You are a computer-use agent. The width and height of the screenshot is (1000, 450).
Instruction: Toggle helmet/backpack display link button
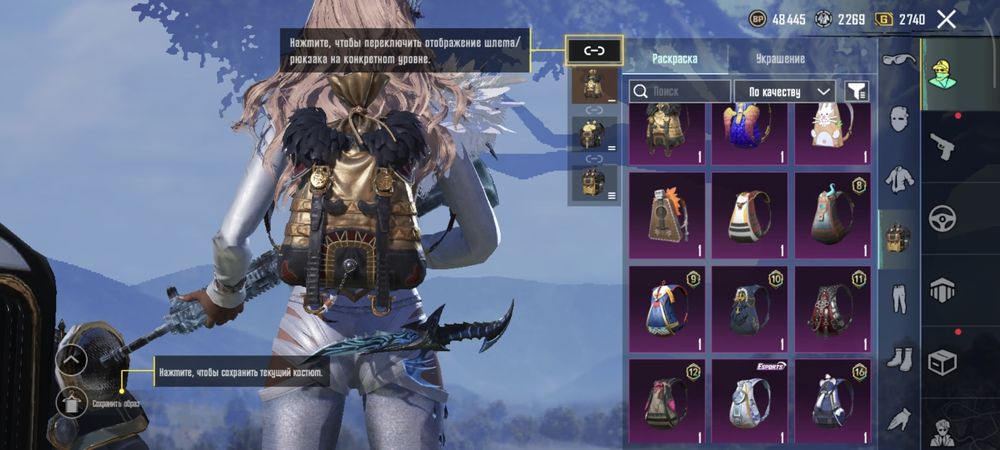click(x=594, y=51)
